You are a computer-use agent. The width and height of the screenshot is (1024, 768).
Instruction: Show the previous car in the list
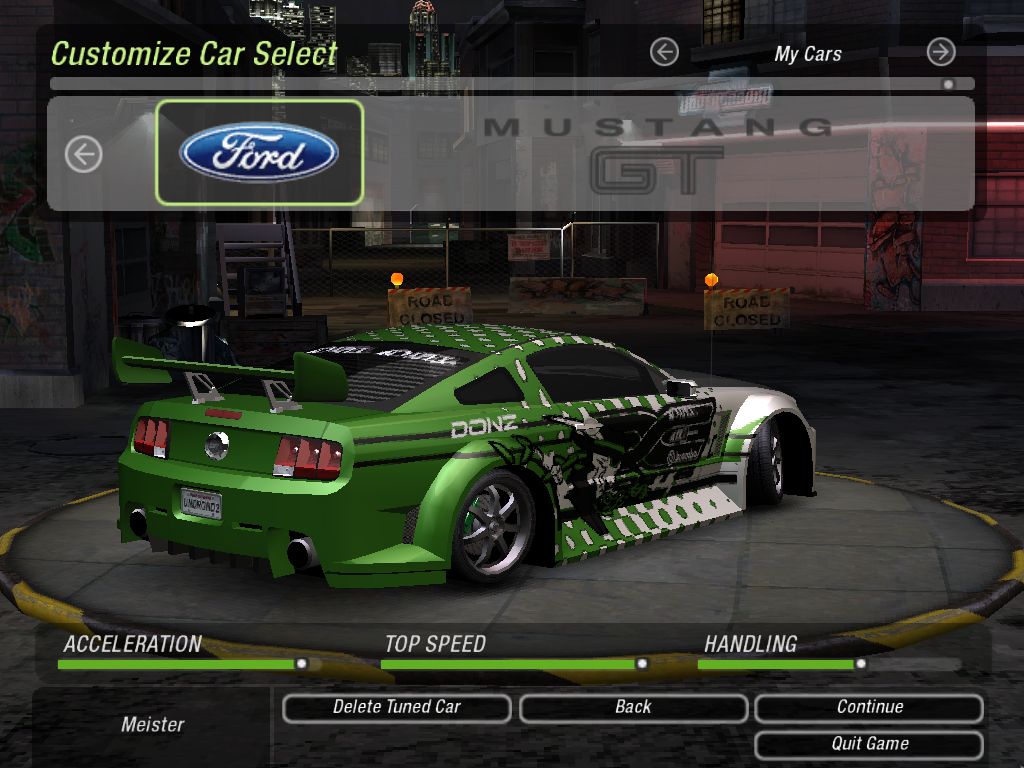point(84,154)
